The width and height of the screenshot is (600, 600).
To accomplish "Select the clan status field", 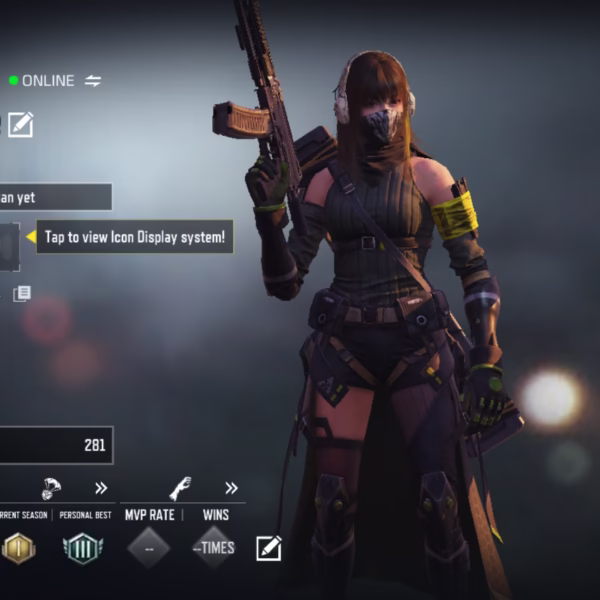I will [x=55, y=197].
